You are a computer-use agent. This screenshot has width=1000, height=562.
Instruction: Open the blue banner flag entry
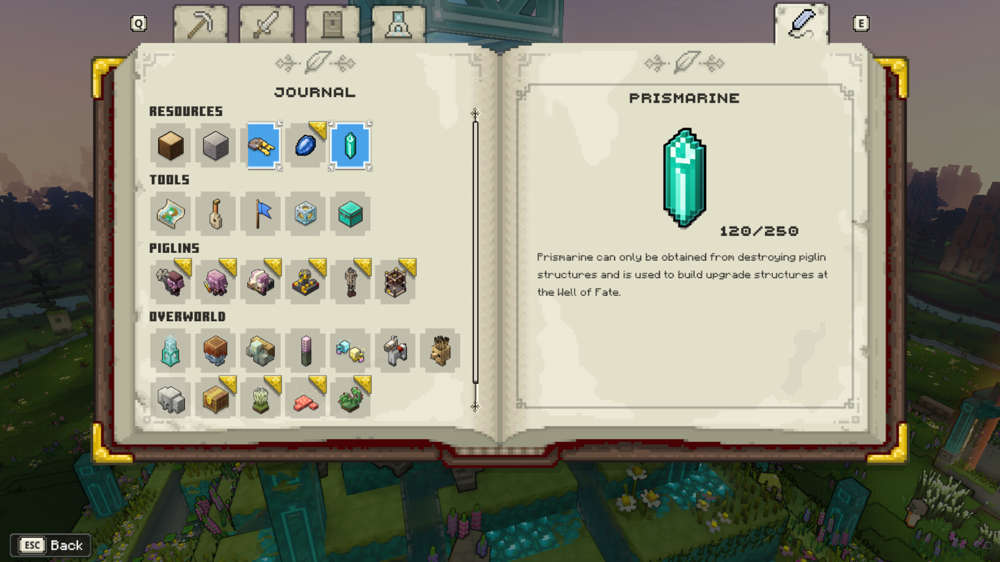(x=260, y=214)
